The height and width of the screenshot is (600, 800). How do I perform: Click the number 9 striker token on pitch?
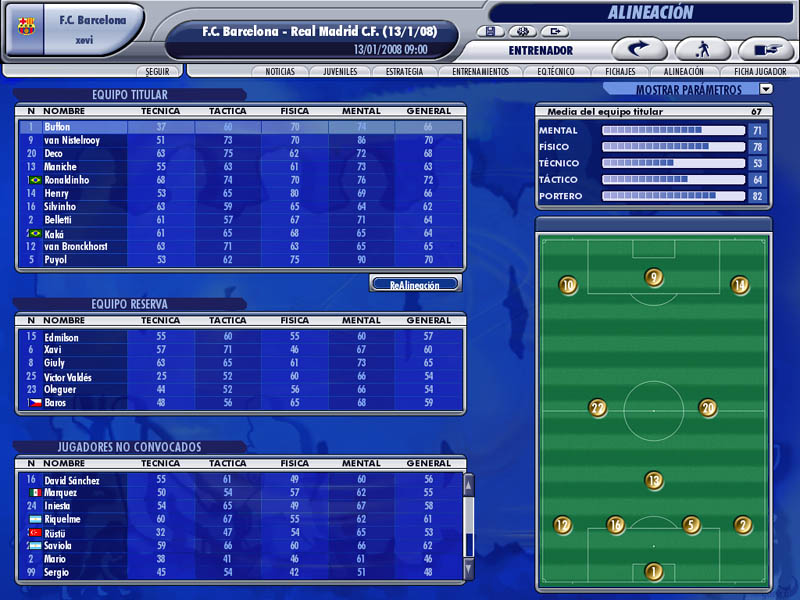coord(654,278)
